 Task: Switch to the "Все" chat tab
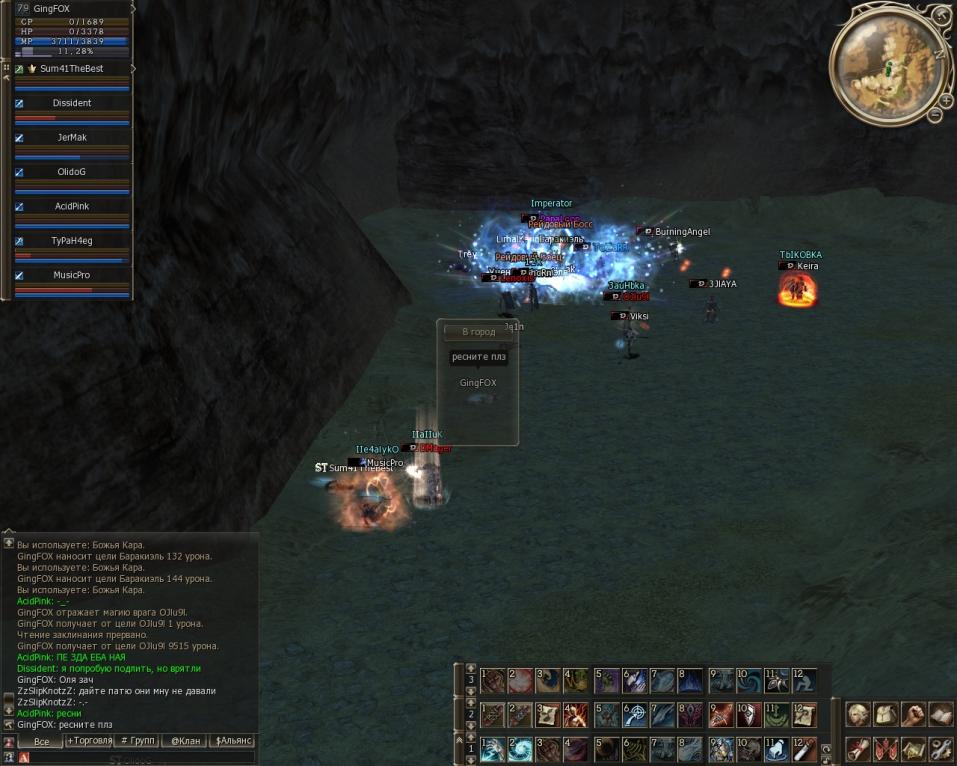coord(41,741)
